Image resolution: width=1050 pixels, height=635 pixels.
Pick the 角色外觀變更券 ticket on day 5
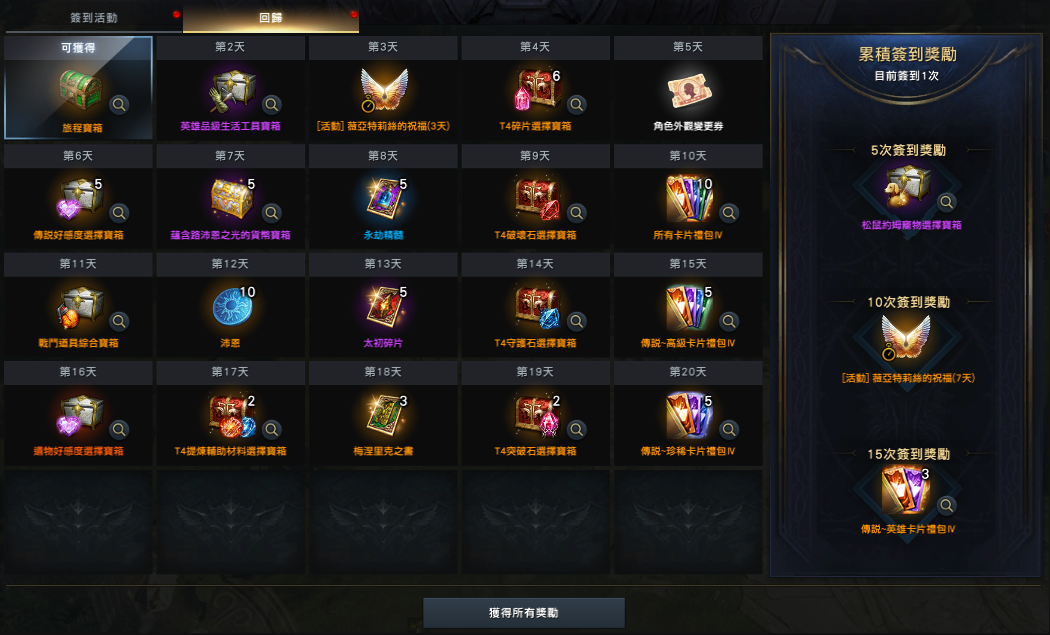pos(689,90)
